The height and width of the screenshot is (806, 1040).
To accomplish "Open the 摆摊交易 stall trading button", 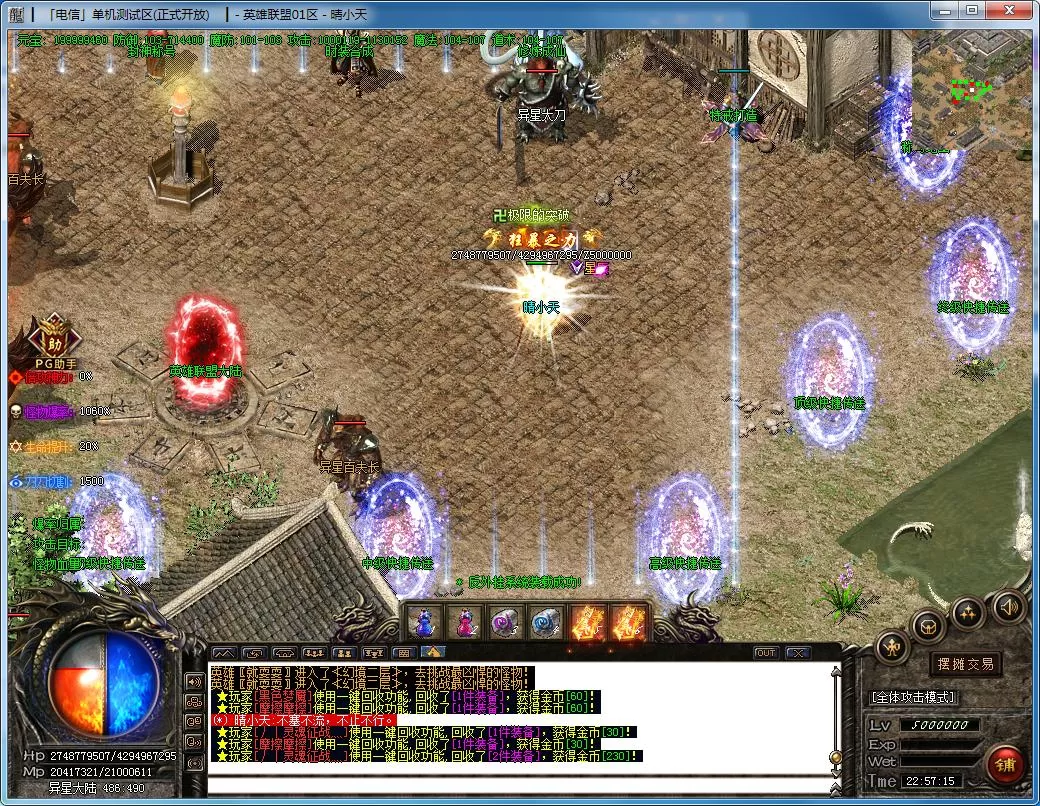I will pos(964,664).
